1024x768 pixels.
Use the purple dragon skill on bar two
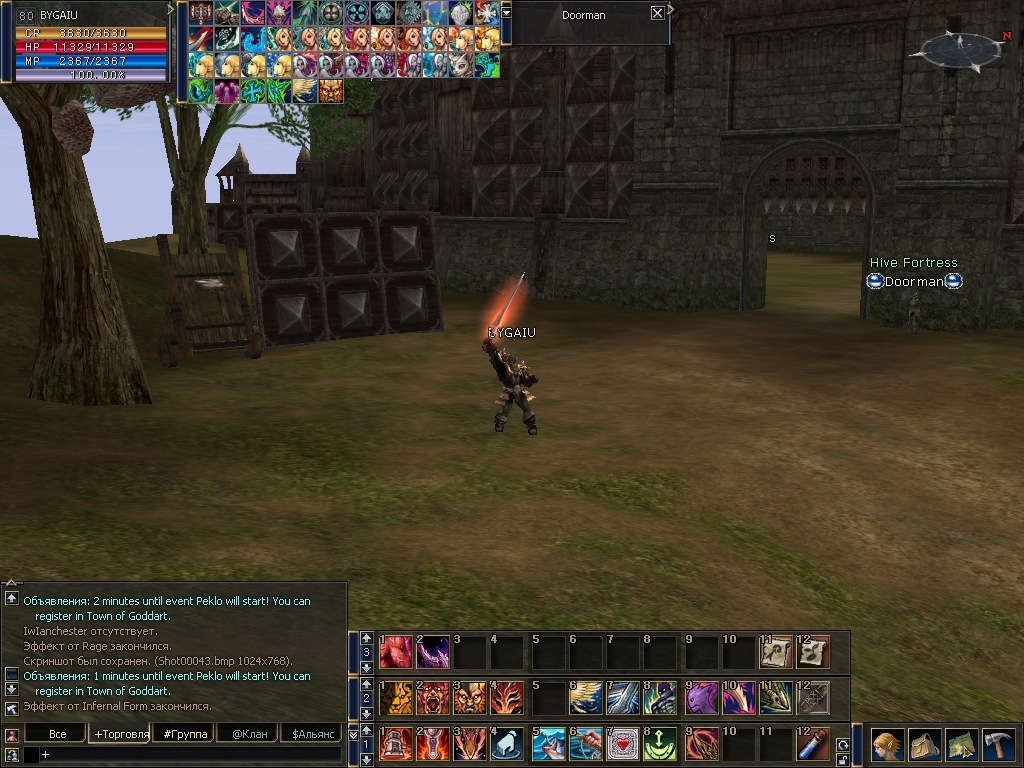(x=701, y=697)
